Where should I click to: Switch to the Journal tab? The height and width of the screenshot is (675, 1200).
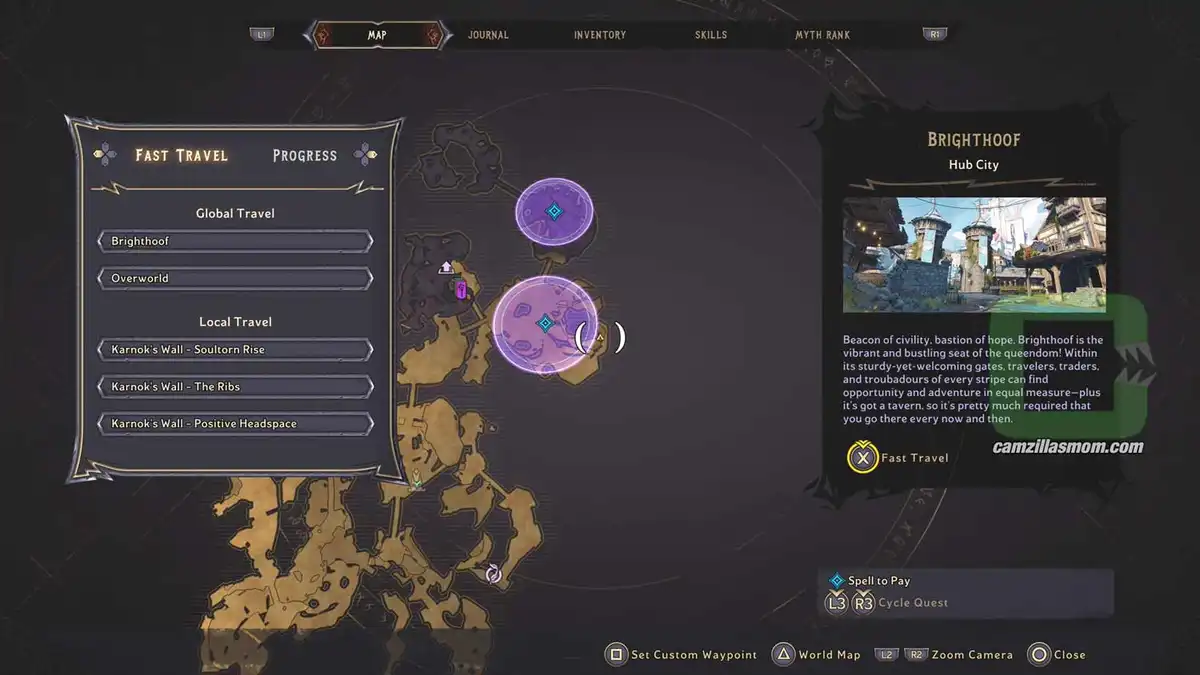point(488,35)
